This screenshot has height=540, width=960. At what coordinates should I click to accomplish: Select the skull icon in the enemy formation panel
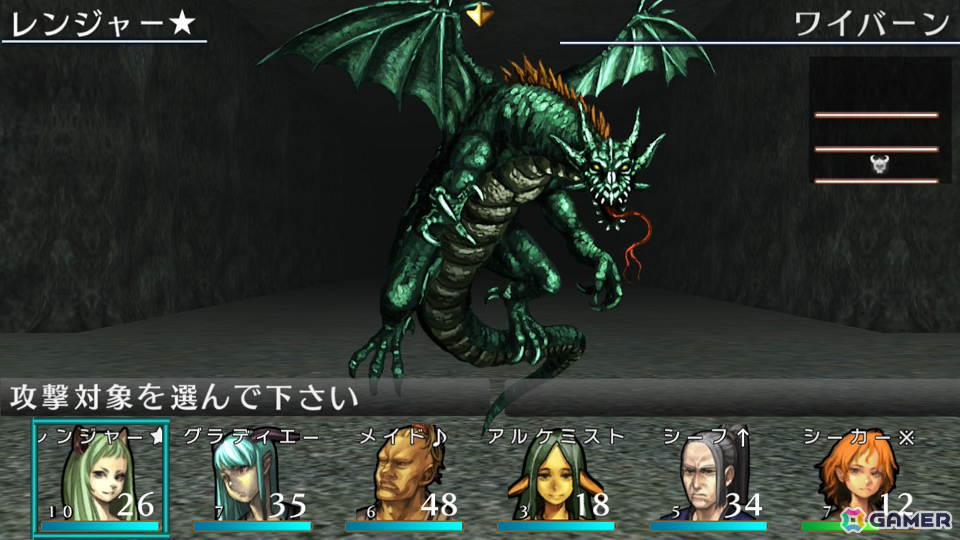pyautogui.click(x=879, y=164)
